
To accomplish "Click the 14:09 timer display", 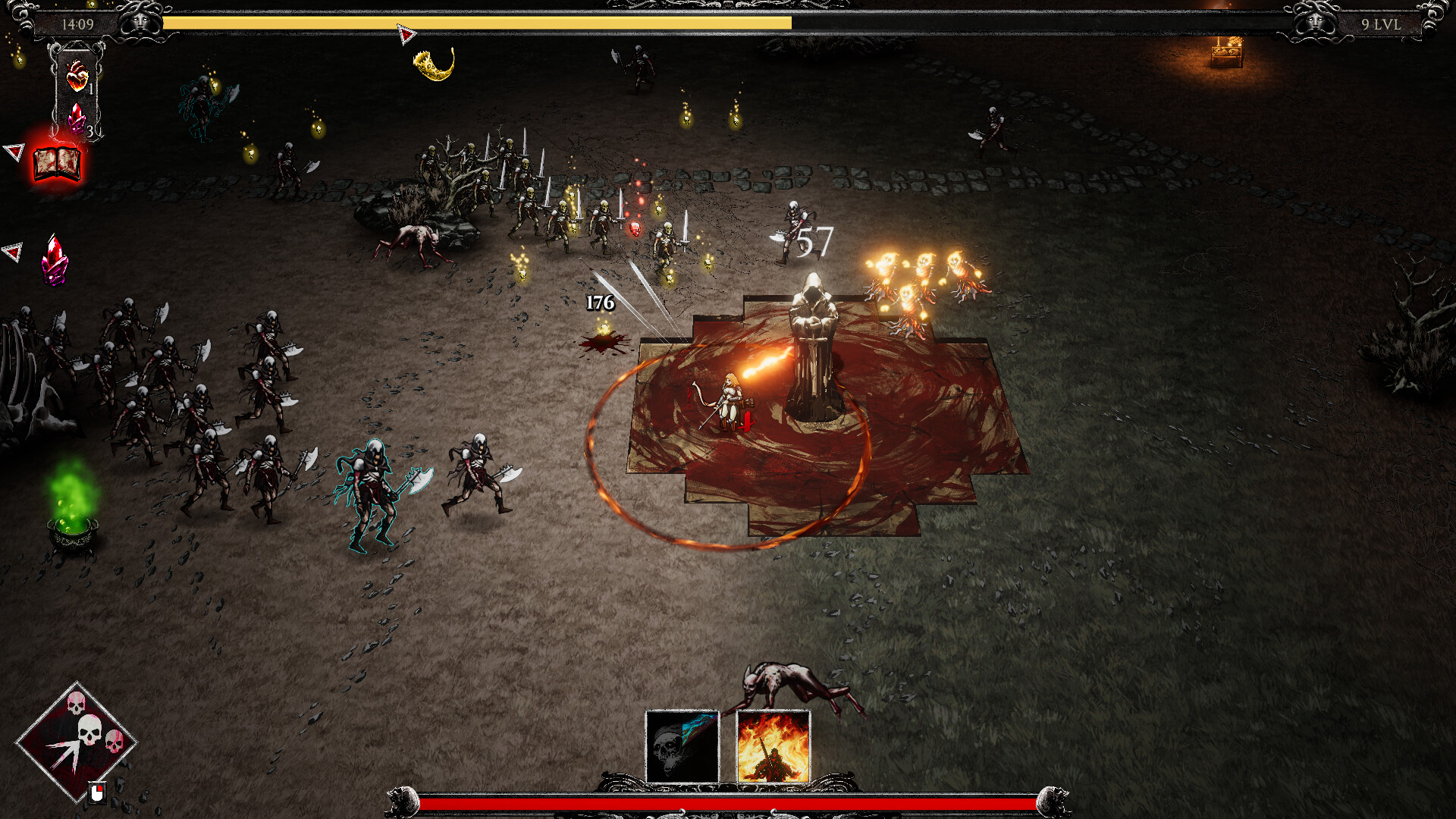I will click(79, 22).
